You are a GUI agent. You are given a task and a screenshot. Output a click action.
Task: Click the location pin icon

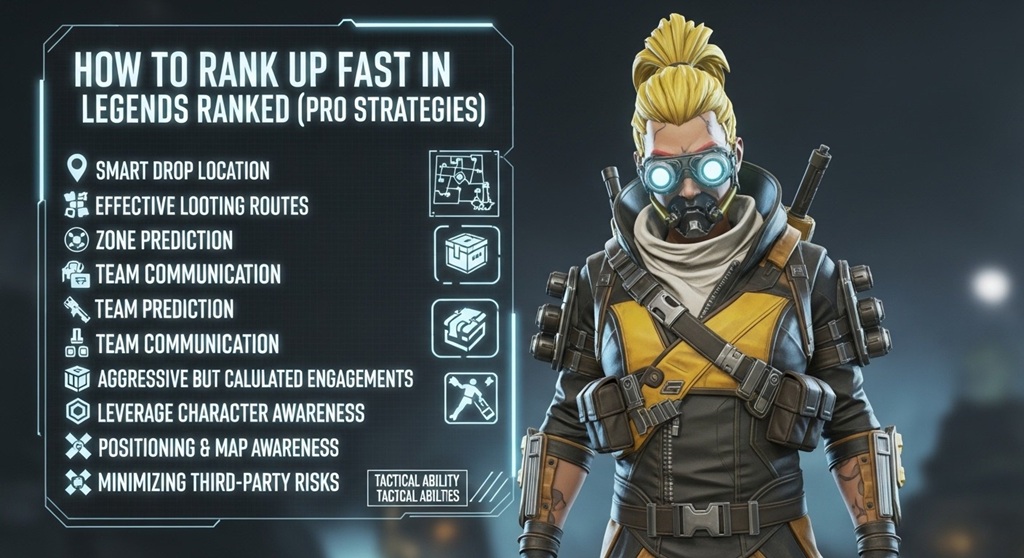coord(75,169)
